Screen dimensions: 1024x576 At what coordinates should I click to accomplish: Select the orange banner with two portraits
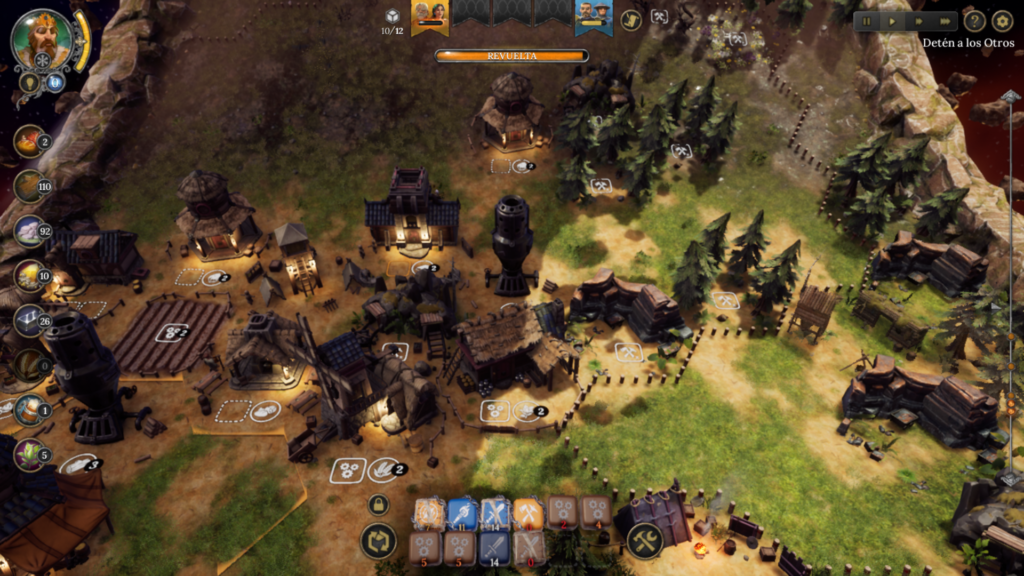(430, 15)
